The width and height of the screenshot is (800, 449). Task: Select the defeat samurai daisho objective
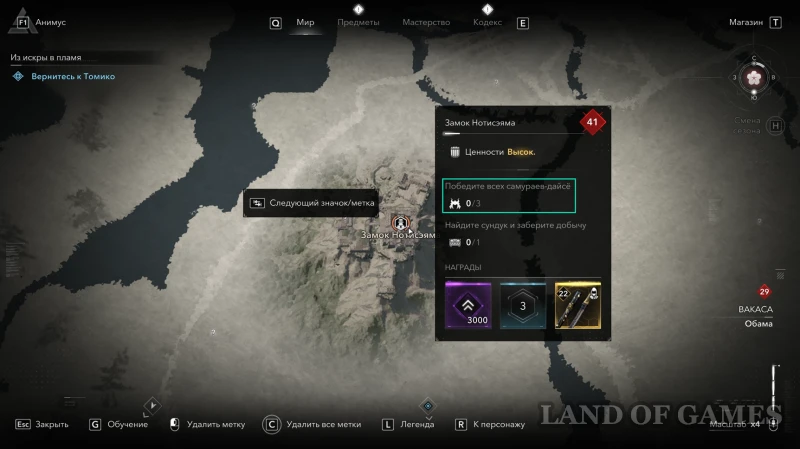[511, 196]
